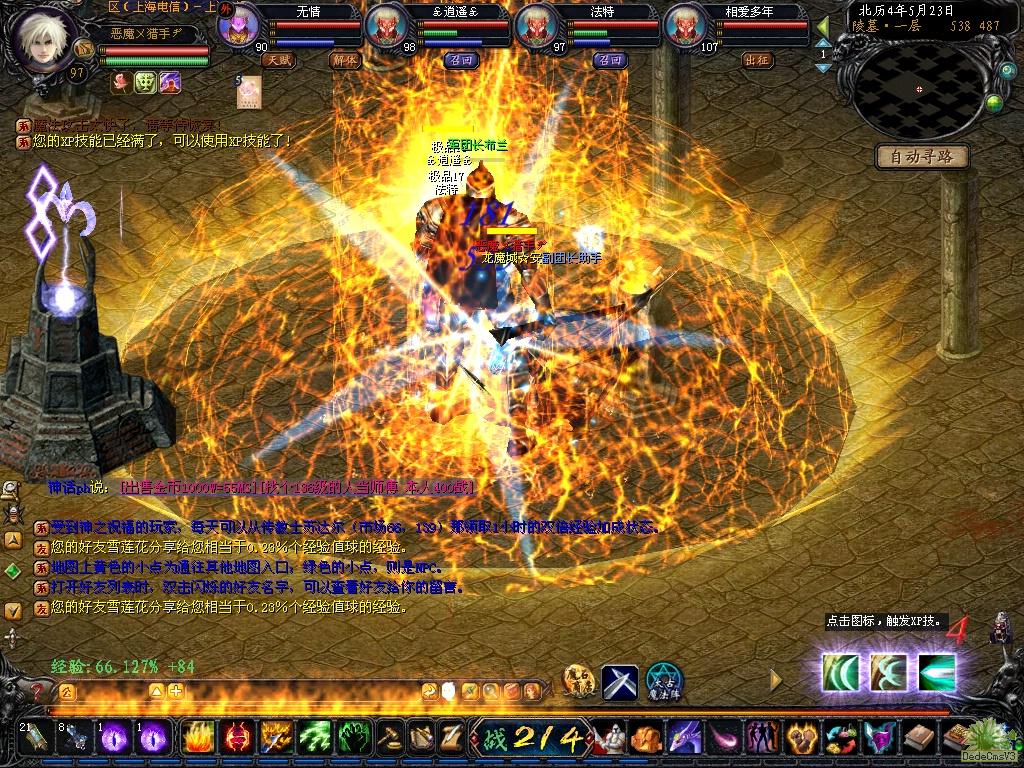The image size is (1024, 768).
Task: Click the crossed swords icon
Action: (620, 682)
